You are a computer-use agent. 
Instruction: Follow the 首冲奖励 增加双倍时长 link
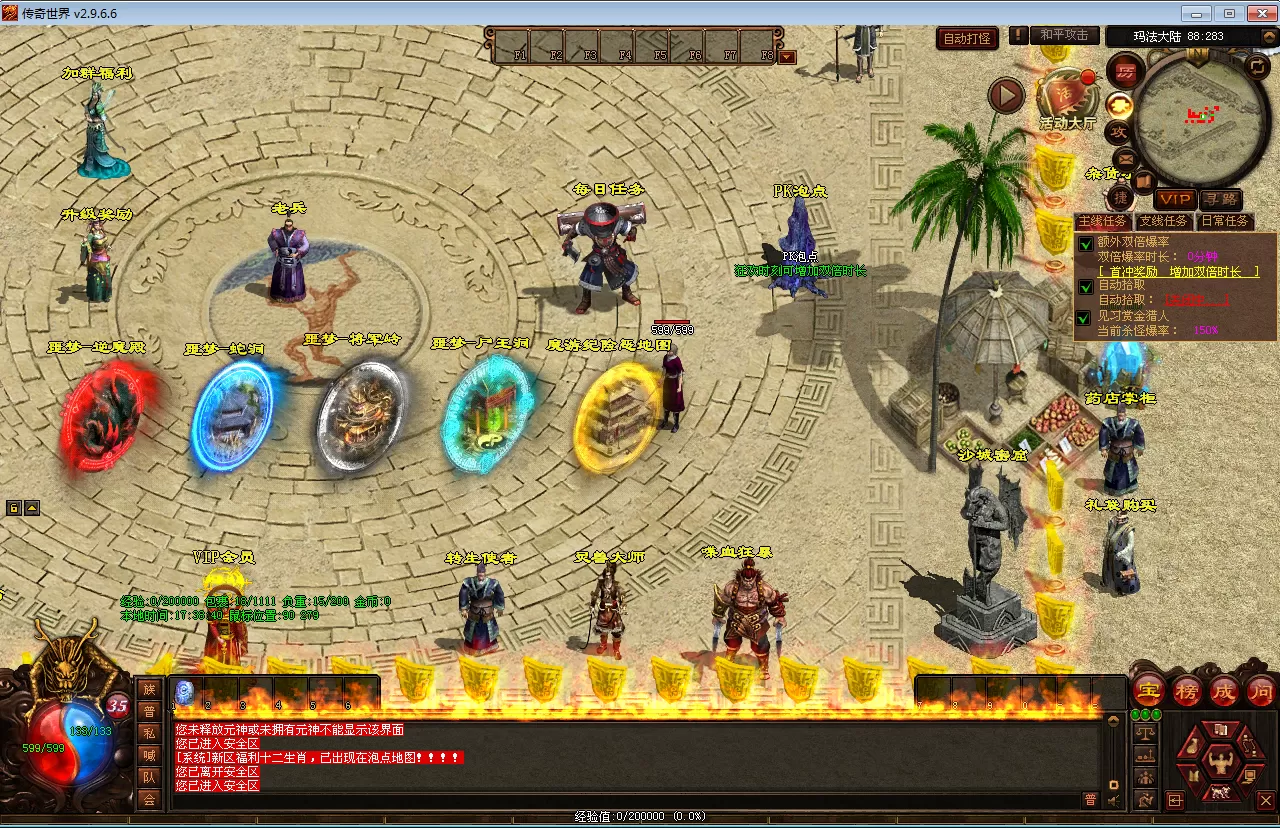(x=1178, y=272)
